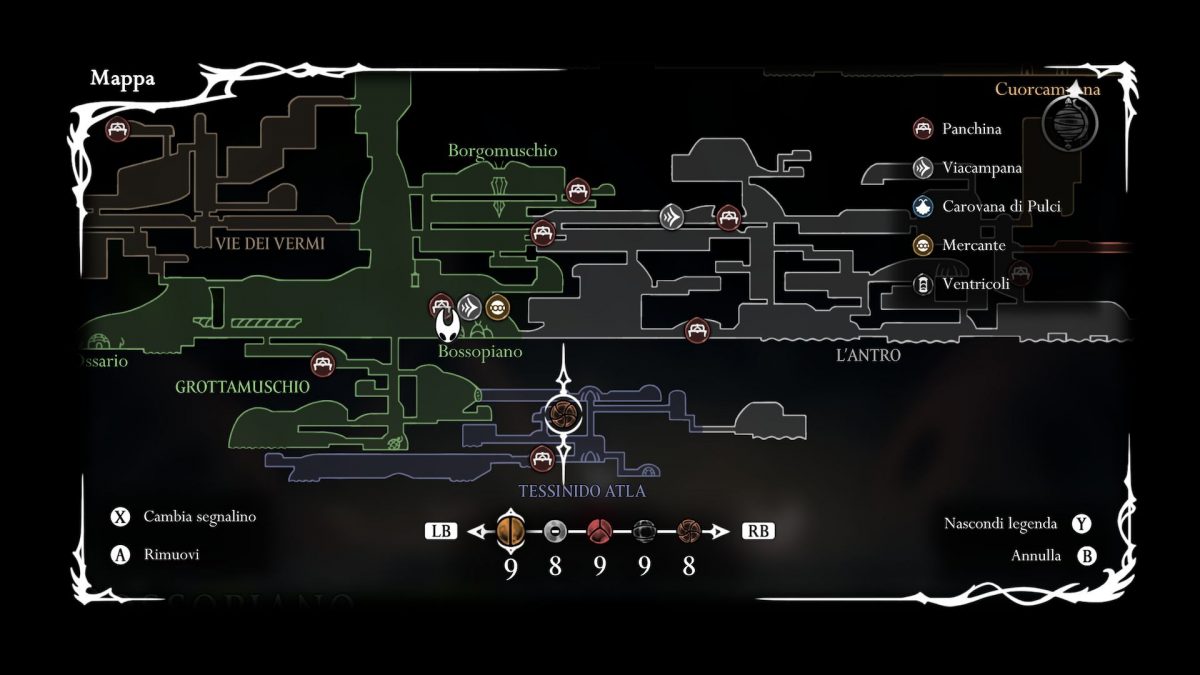Screen dimensions: 1200x675
Task: Select the Carovana di Pulci legend entry
Action: (x=988, y=207)
